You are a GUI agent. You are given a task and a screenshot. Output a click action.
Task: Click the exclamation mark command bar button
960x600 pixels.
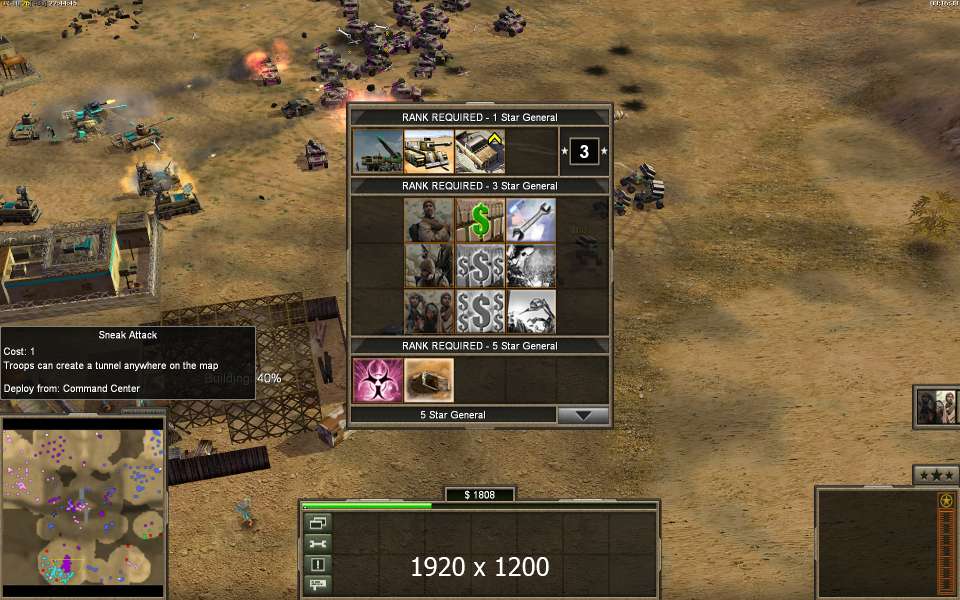click(x=318, y=564)
